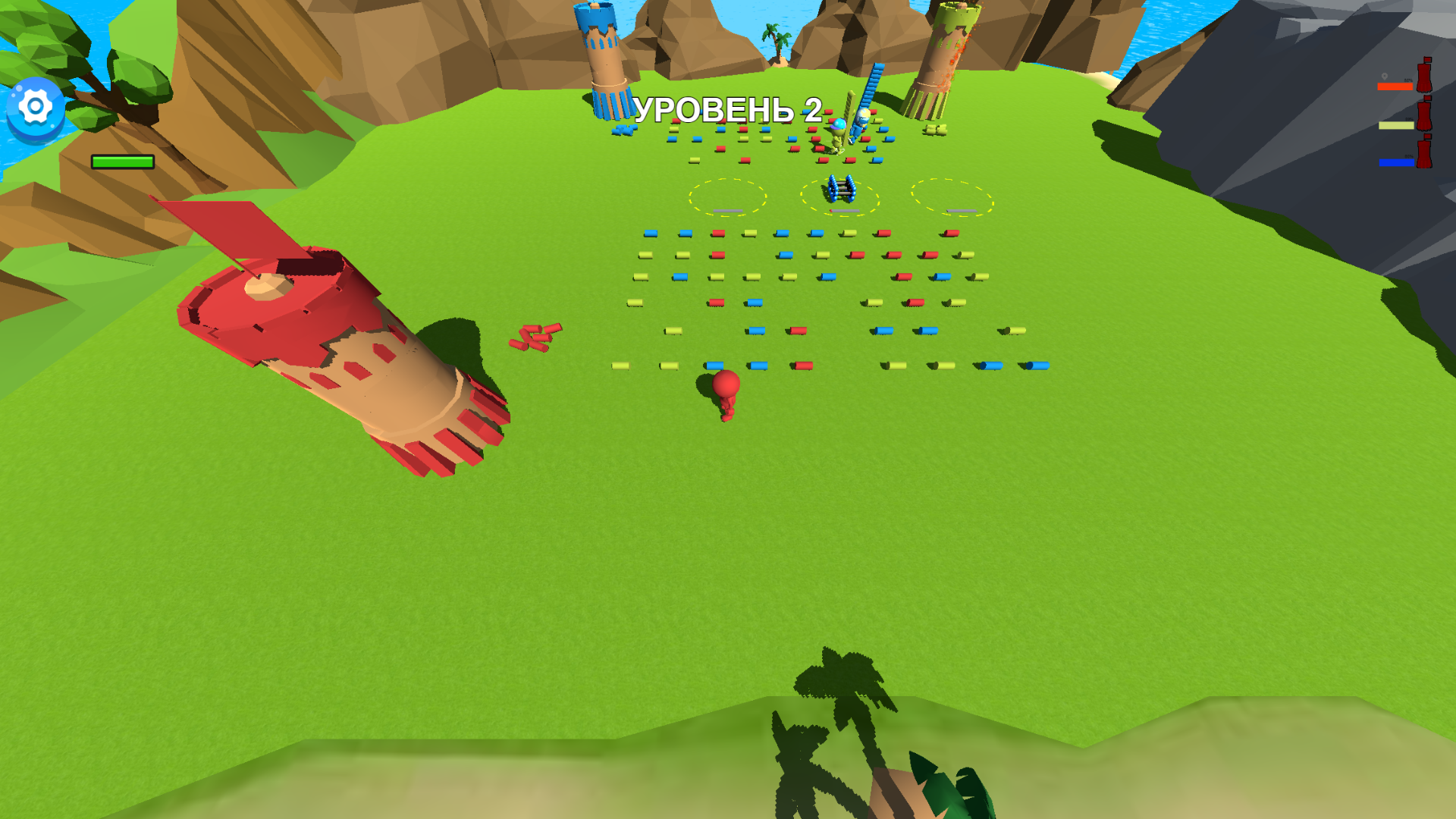Viewport: 1456px width, 819px height.
Task: Click the orange enemy progress bar
Action: pyautogui.click(x=1395, y=86)
